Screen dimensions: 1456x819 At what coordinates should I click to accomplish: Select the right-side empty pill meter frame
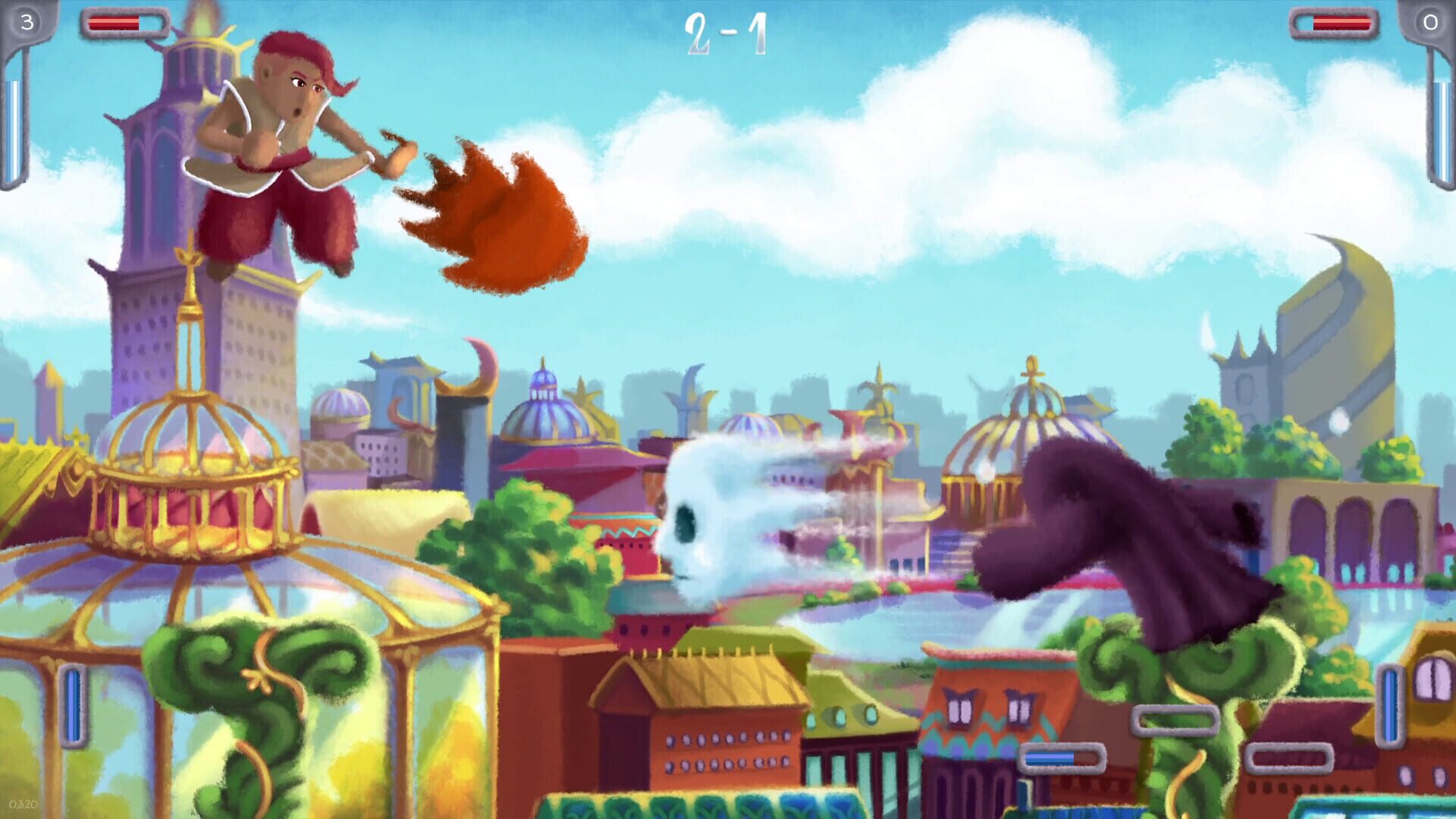(1289, 758)
